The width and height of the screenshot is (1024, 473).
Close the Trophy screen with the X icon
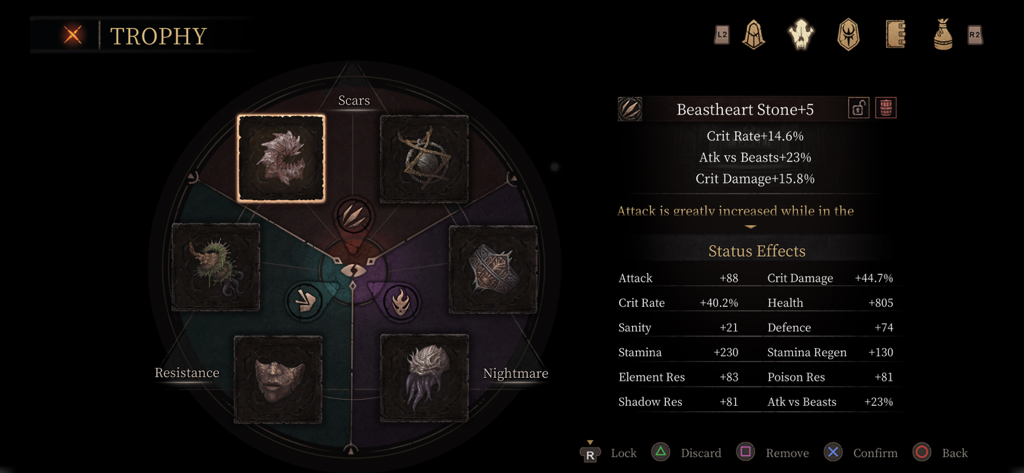click(x=72, y=35)
